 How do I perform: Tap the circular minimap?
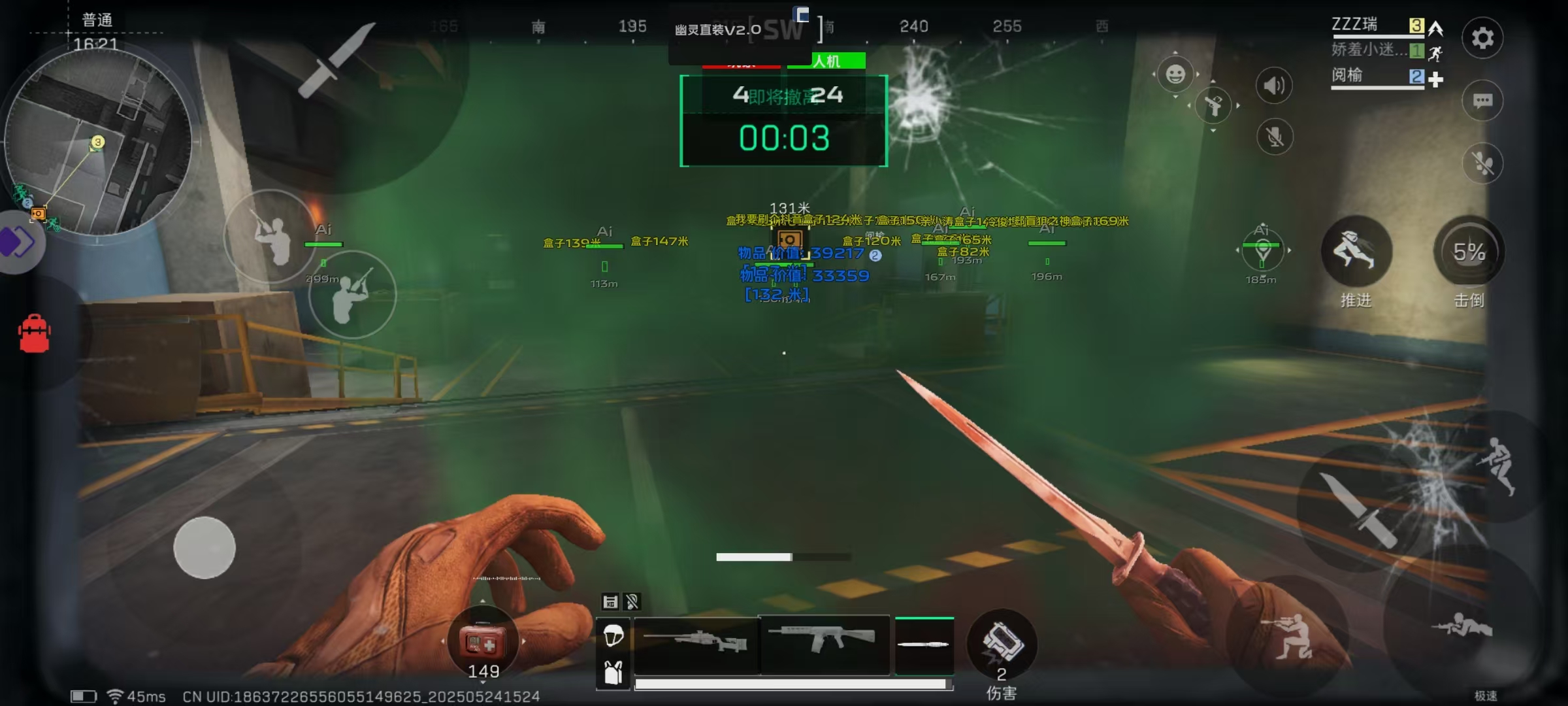98,141
